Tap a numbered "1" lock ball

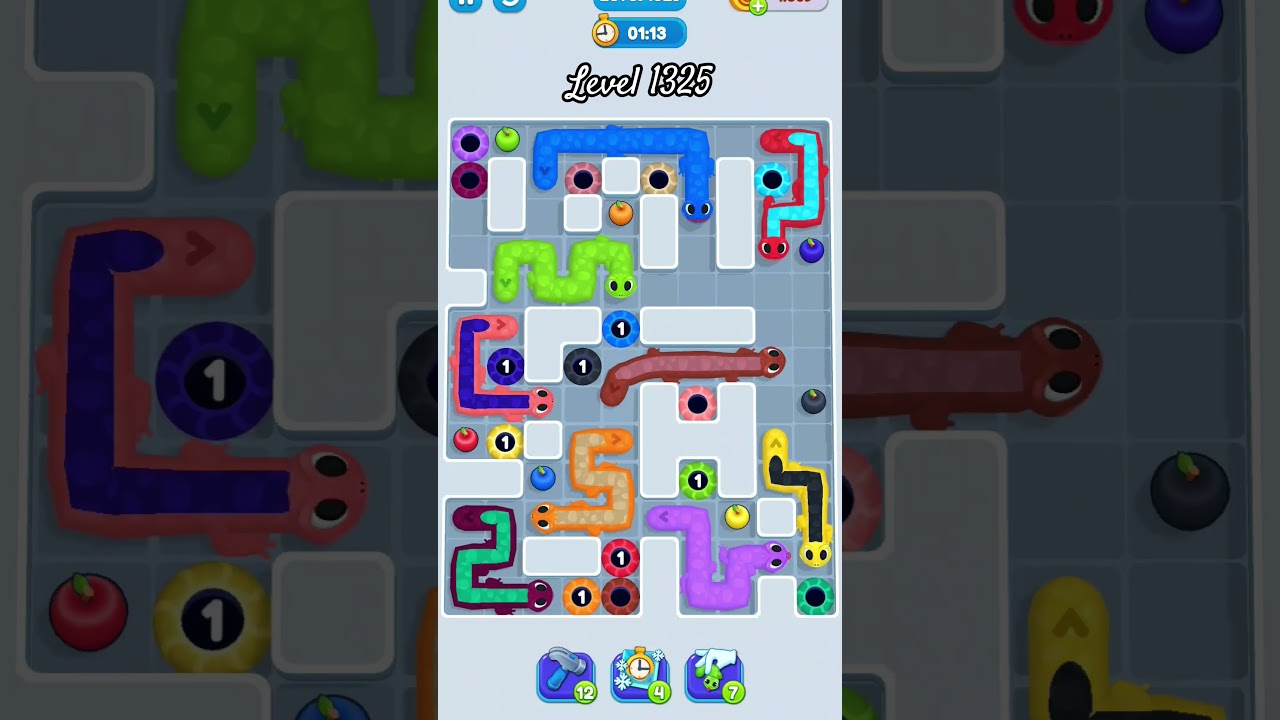622,329
